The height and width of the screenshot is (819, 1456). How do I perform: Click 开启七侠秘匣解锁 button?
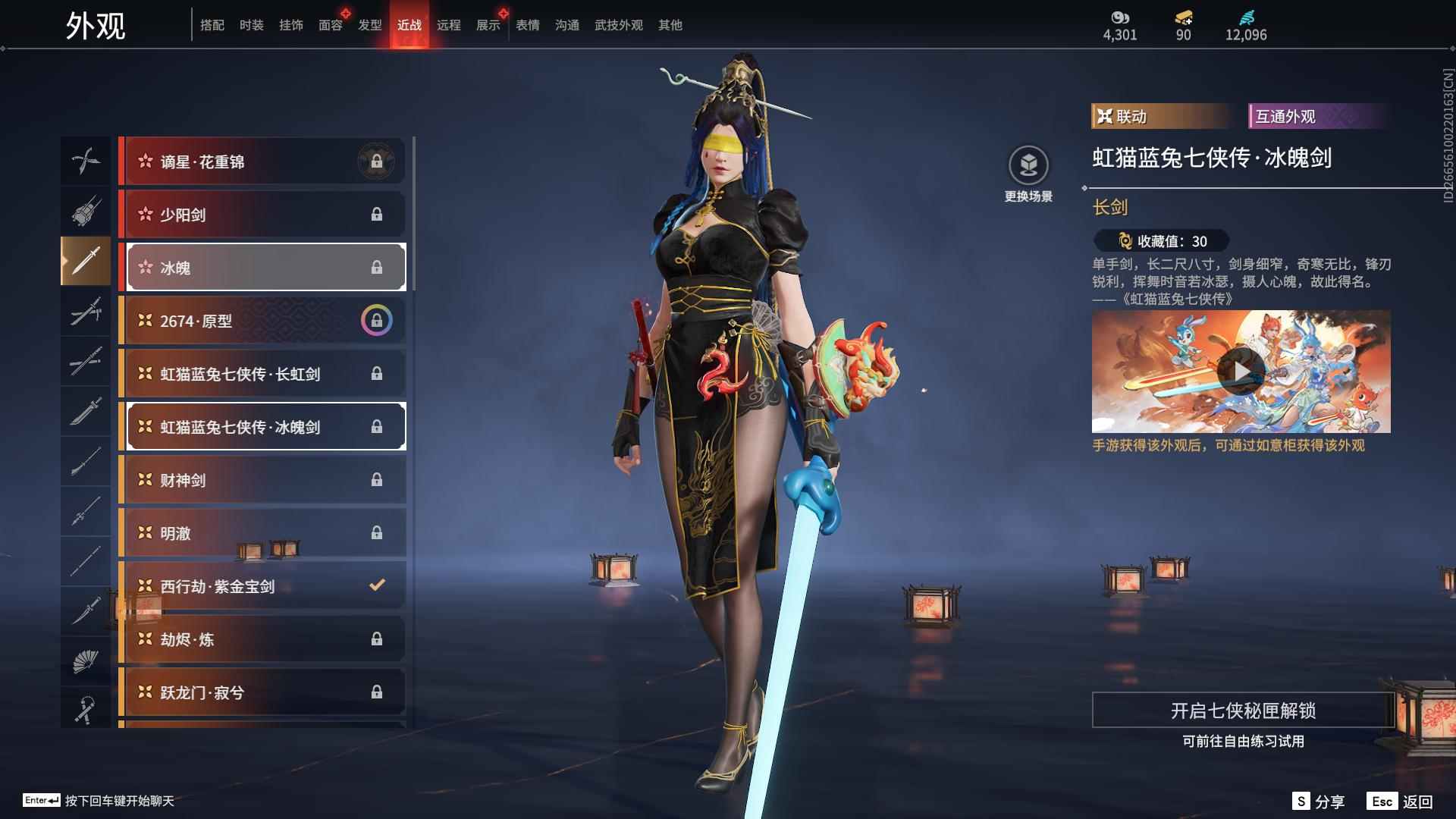(1242, 711)
